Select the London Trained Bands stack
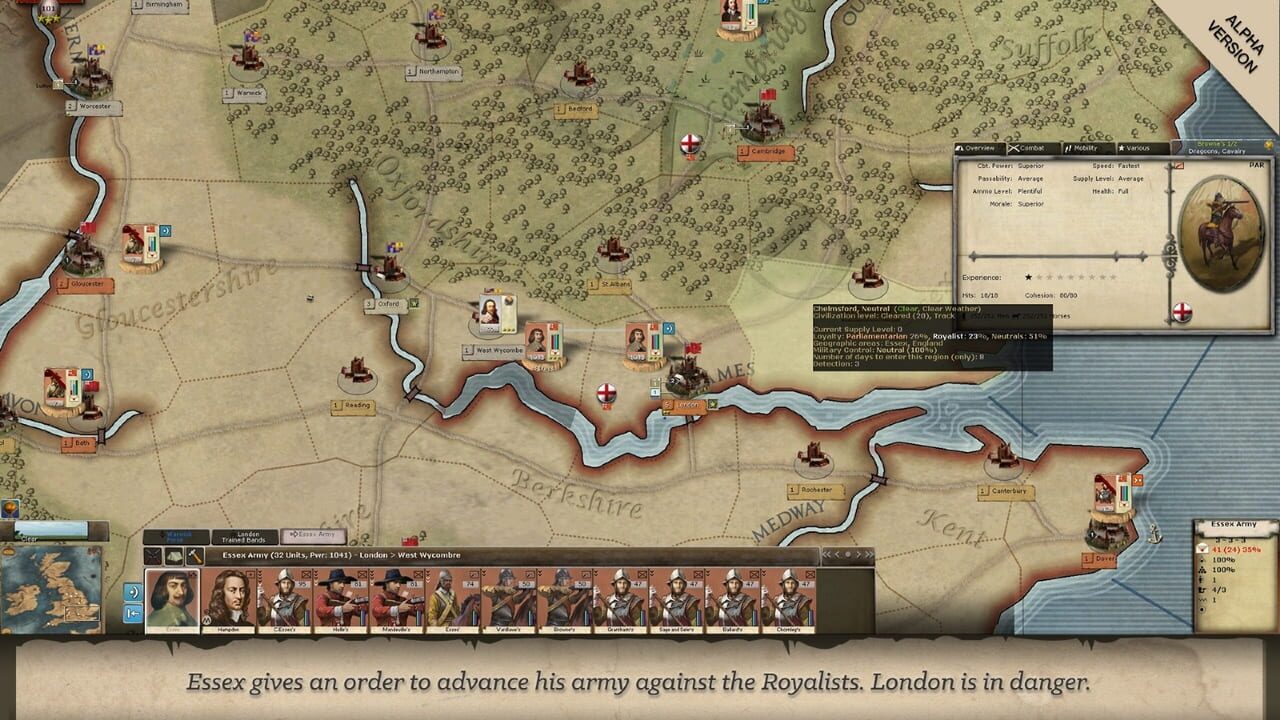The image size is (1280, 720). pyautogui.click(x=246, y=536)
